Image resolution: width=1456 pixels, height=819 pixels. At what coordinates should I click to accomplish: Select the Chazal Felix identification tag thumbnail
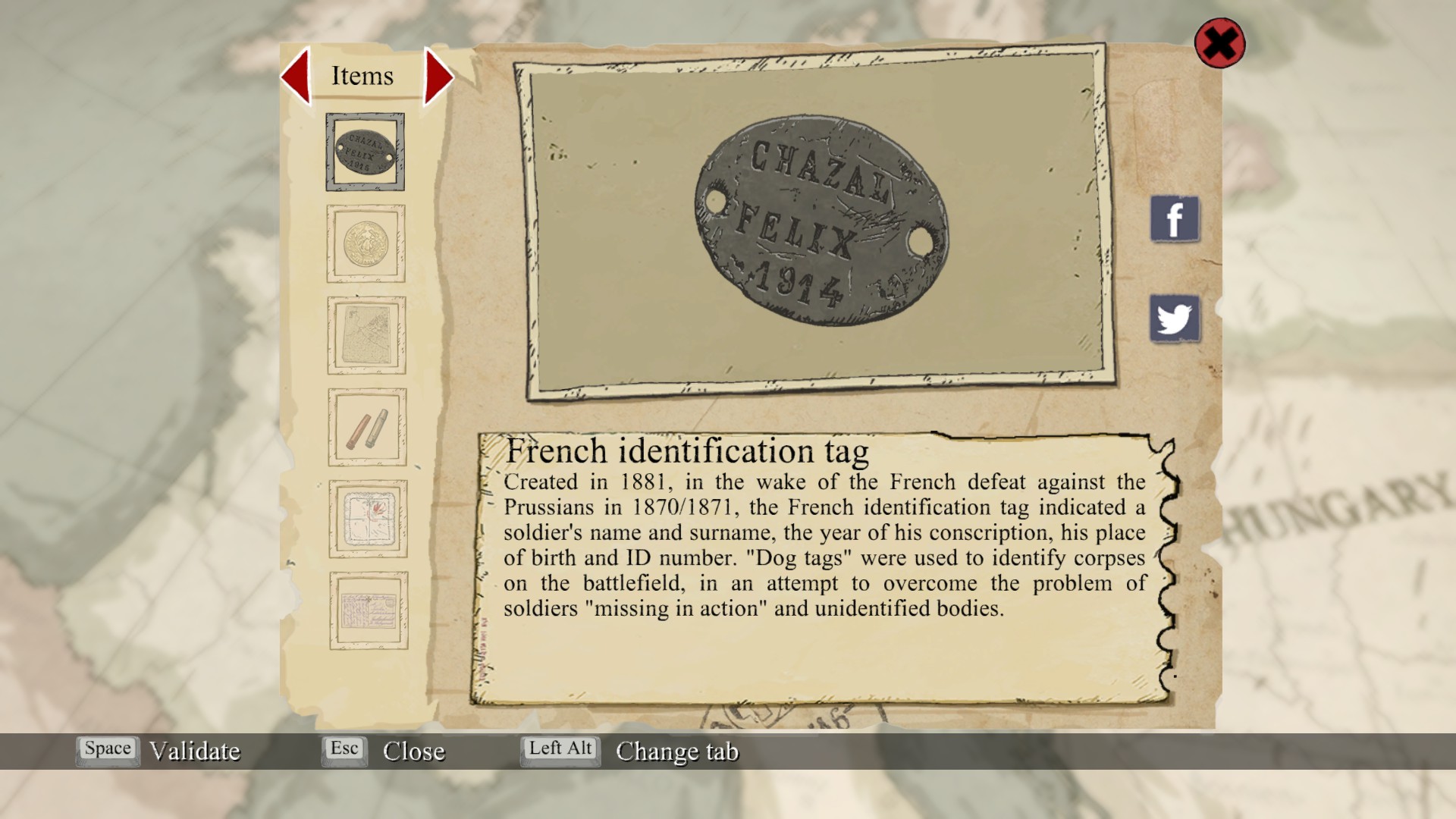pos(365,152)
